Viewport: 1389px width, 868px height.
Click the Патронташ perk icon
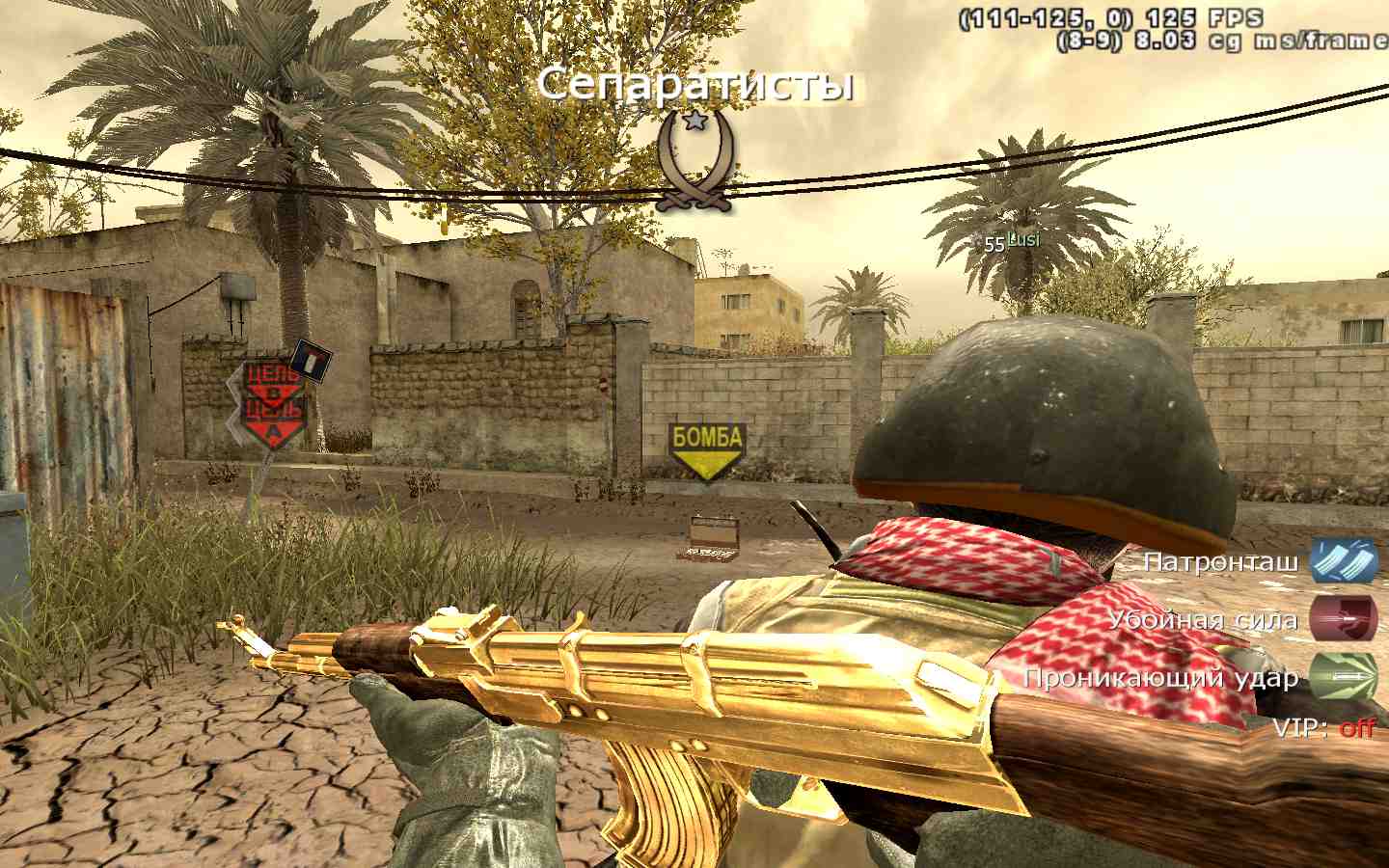pos(1343,561)
